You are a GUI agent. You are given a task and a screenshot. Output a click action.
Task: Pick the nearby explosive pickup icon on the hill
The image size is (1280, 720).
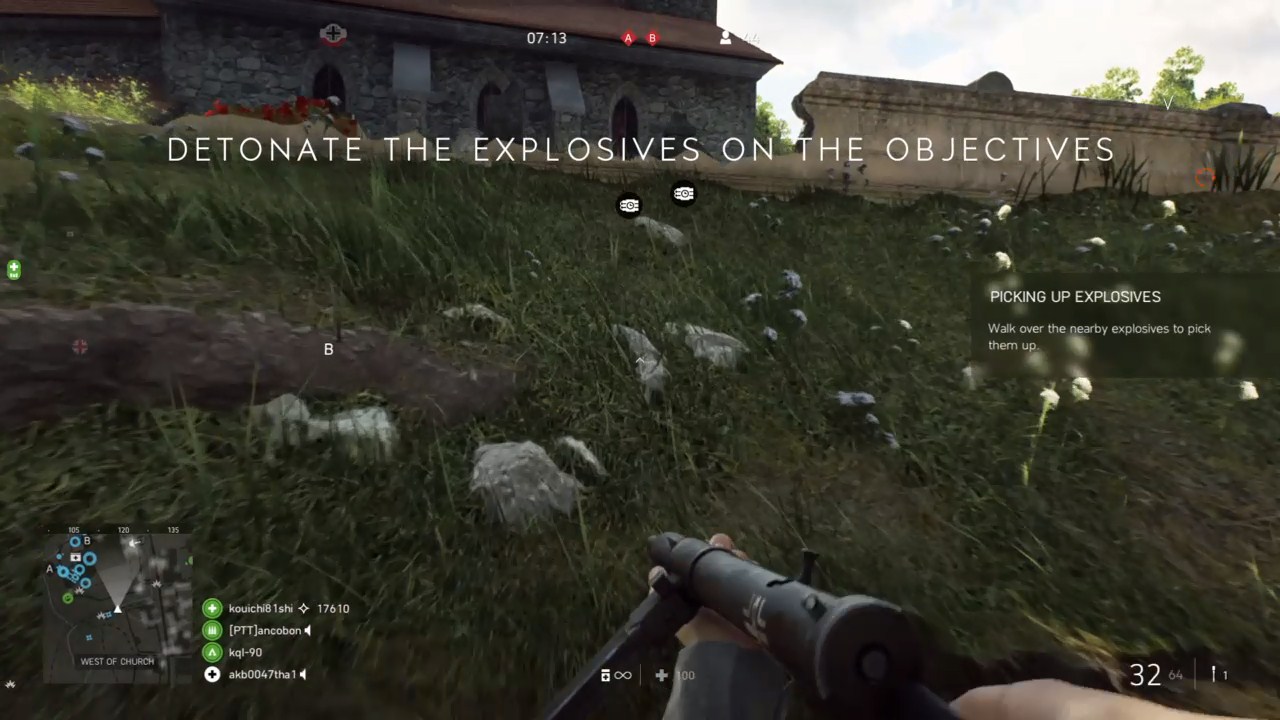tap(629, 205)
